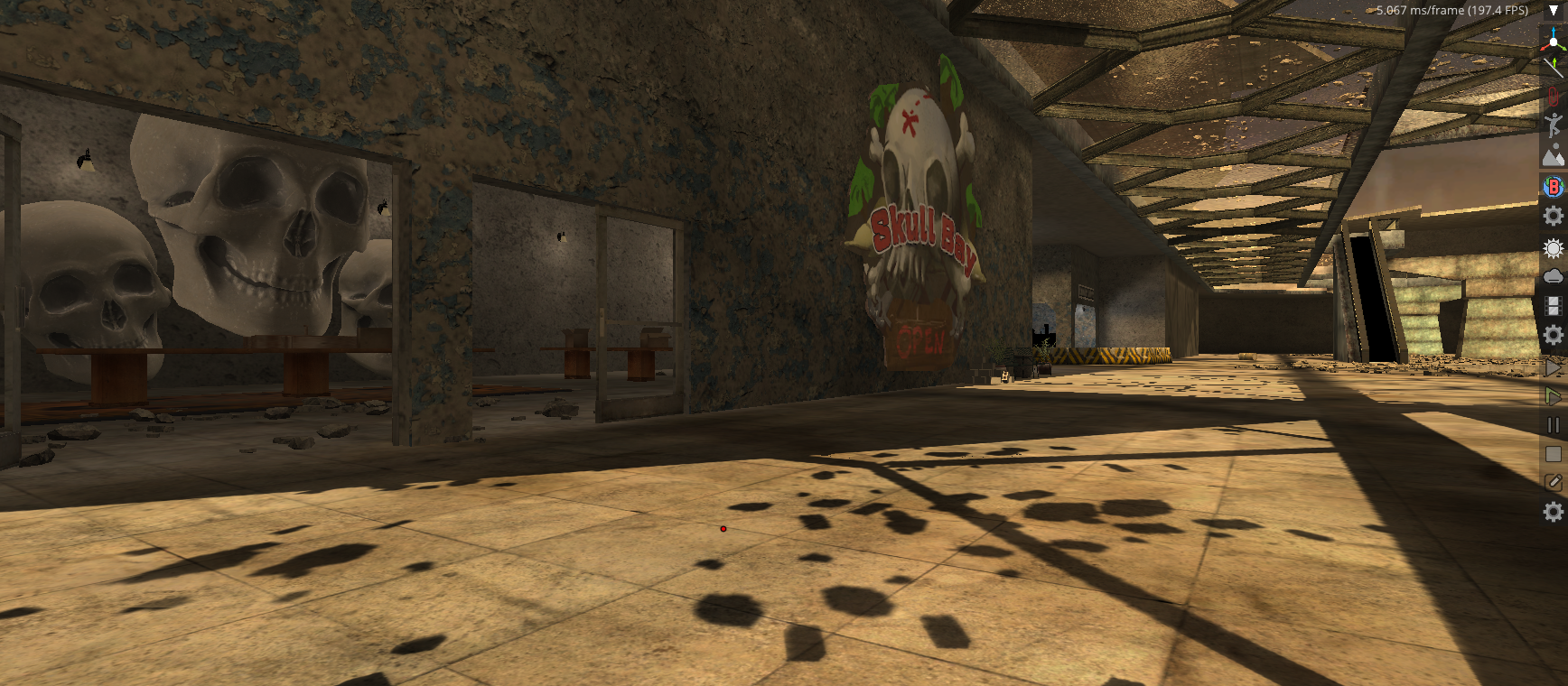Click the green-outlined play button
Viewport: 1568px width, 686px height.
pyautogui.click(x=1553, y=396)
